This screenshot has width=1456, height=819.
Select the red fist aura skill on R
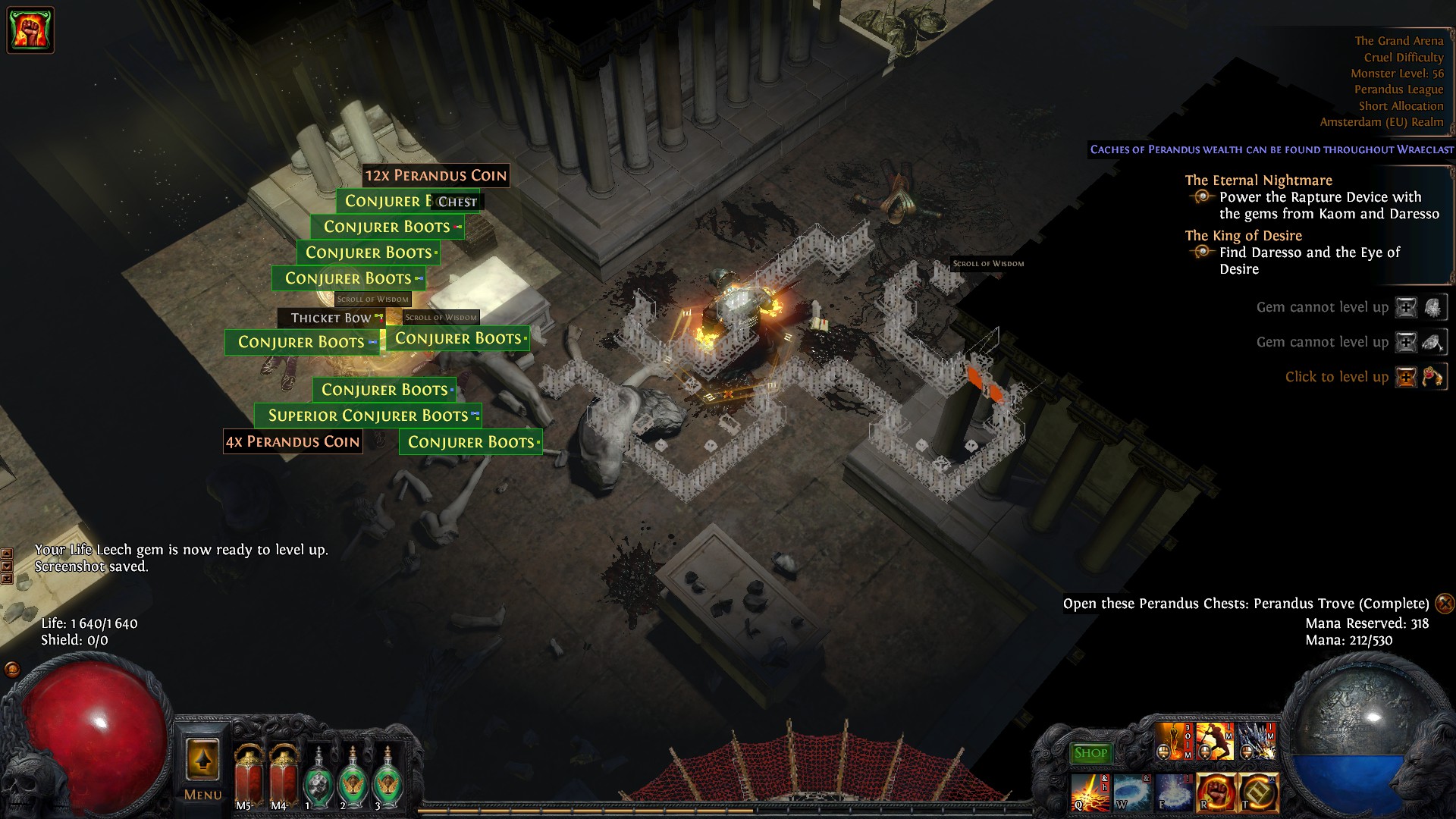1216,792
